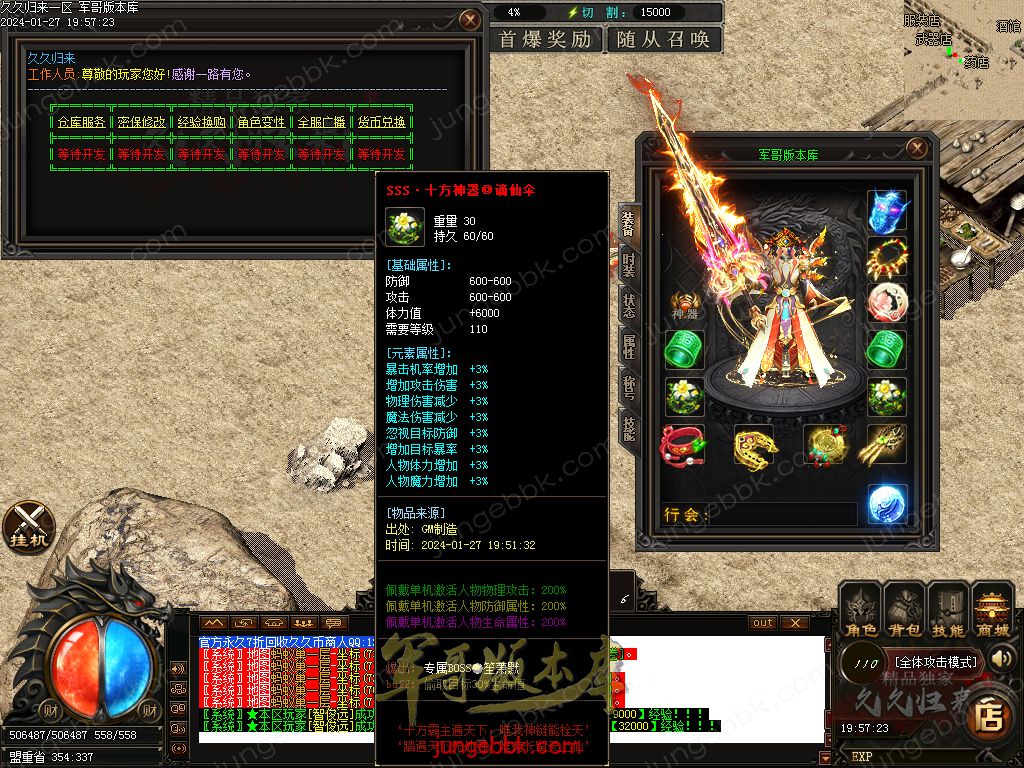Close the NPC dialogue window
The height and width of the screenshot is (768, 1024).
tap(470, 20)
